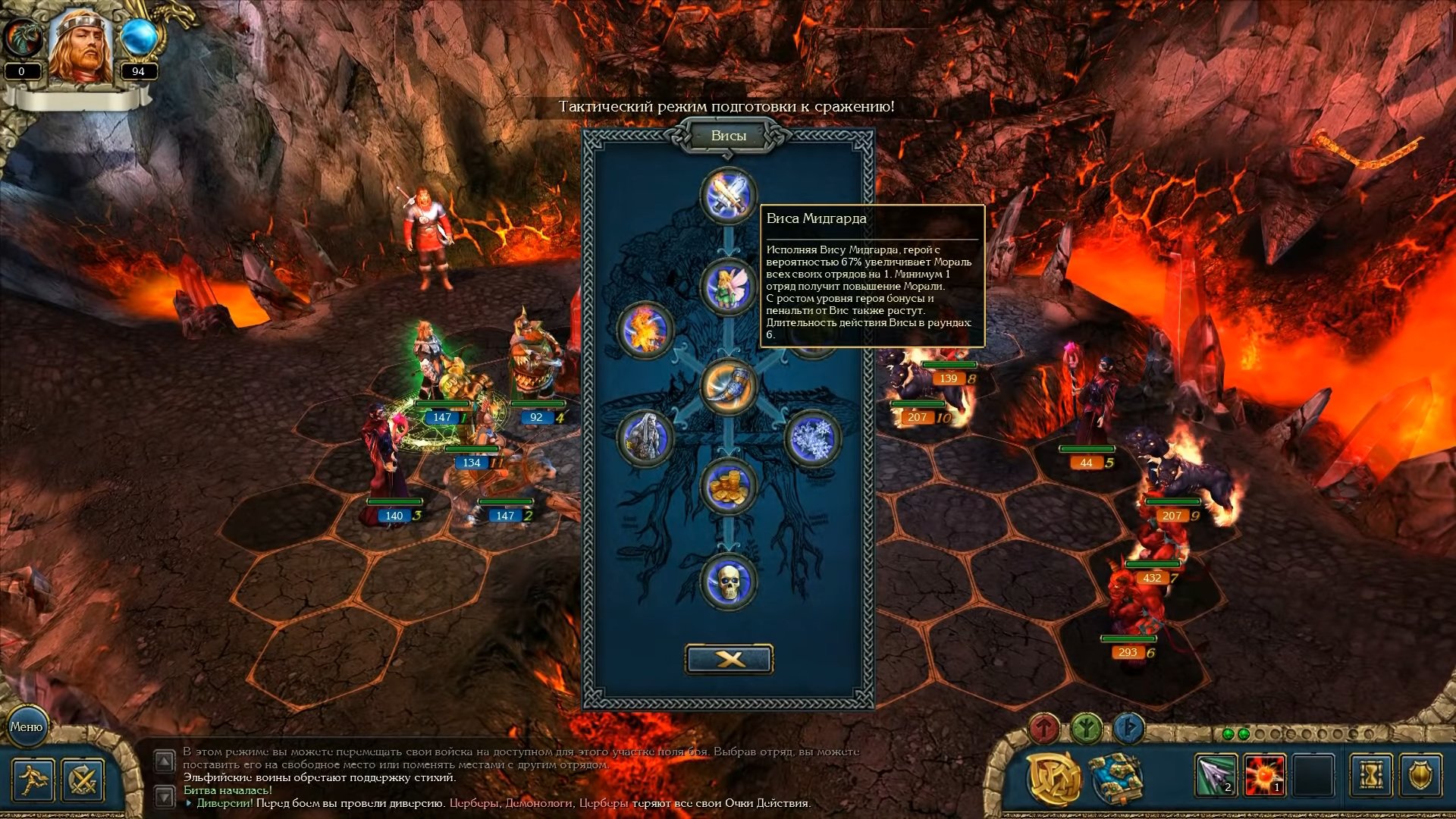Use the red fiery blast ability
Viewport: 1456px width, 819px height.
click(1265, 776)
